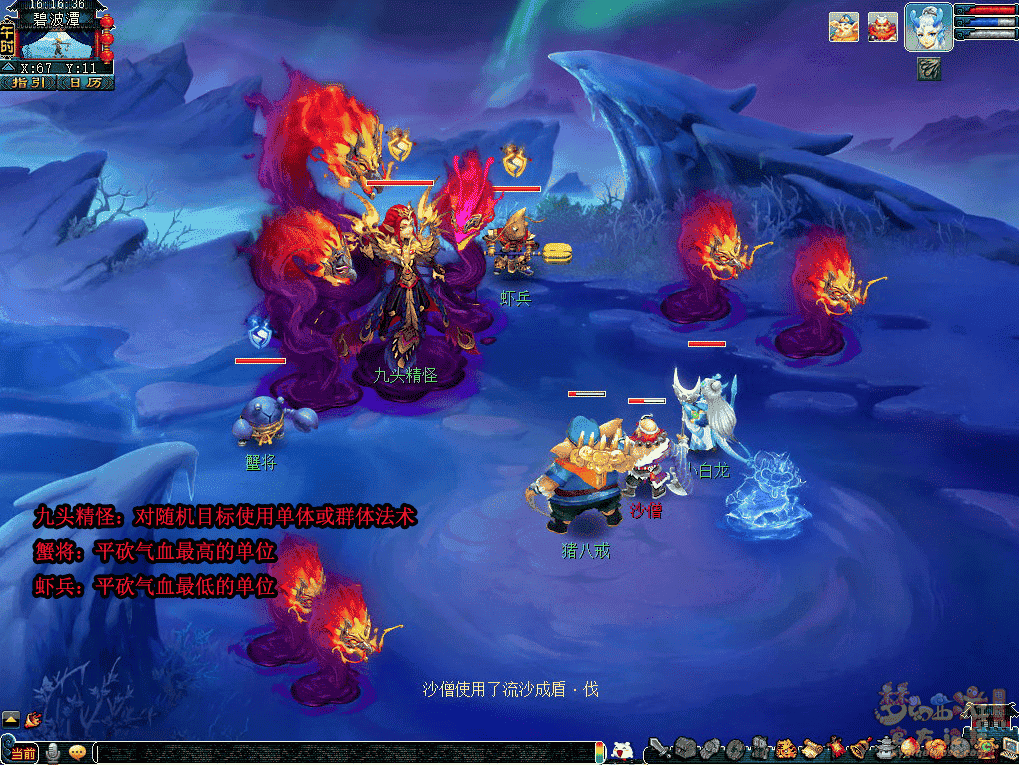
Task: Open the scroll icon in the bottom toolbar
Action: (x=811, y=748)
